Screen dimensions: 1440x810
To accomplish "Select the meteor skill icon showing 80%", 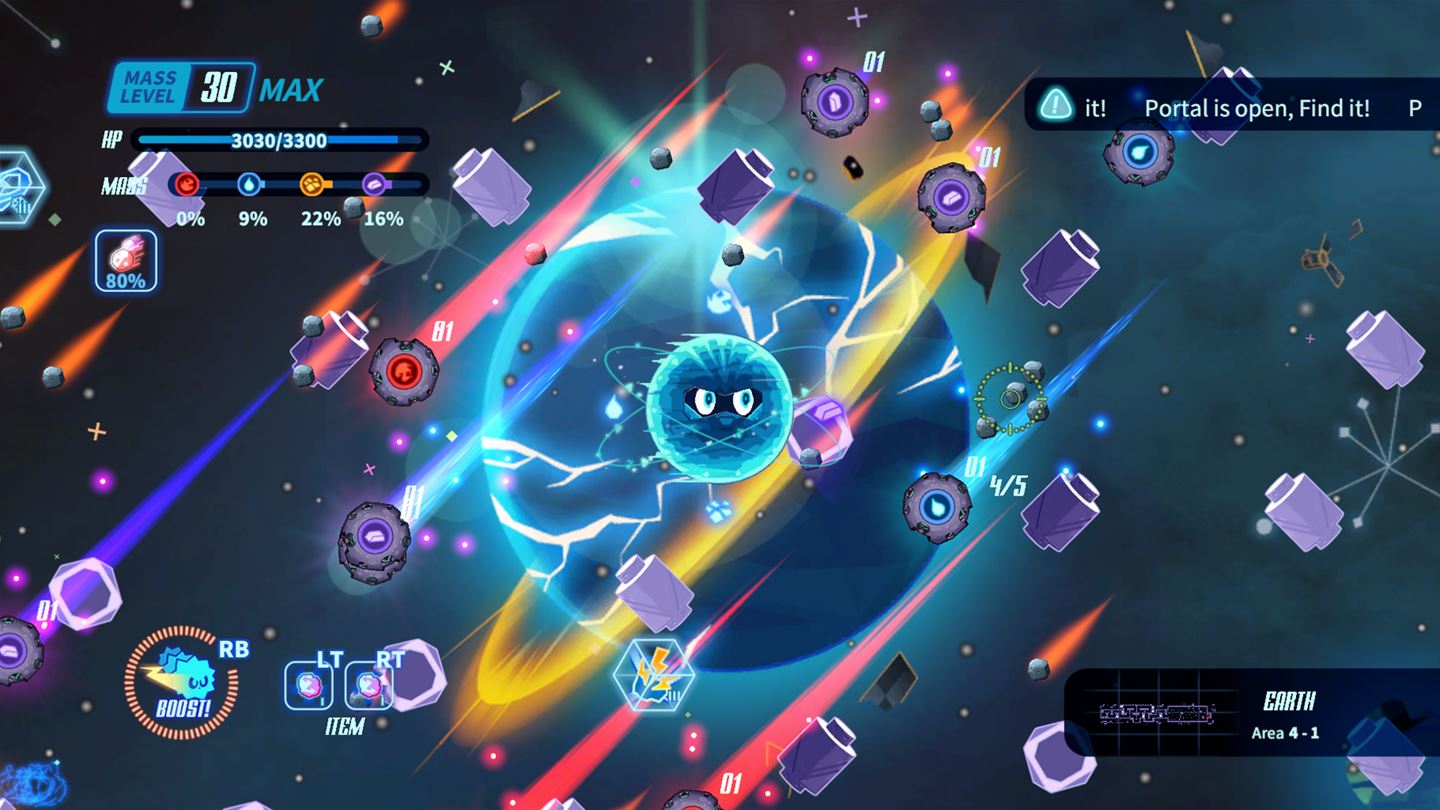I will [126, 261].
